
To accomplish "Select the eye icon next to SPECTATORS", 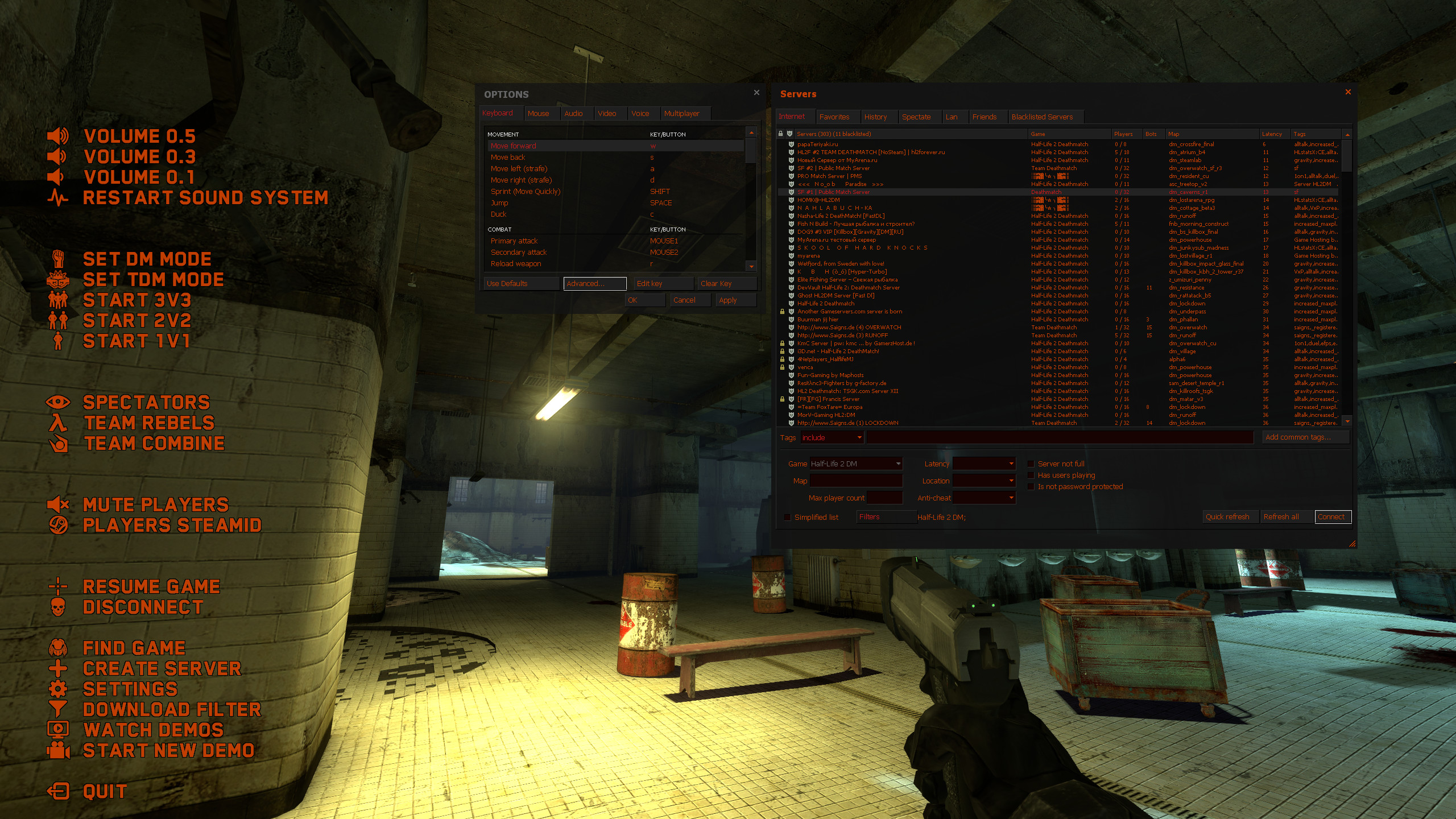I will pyautogui.click(x=60, y=403).
